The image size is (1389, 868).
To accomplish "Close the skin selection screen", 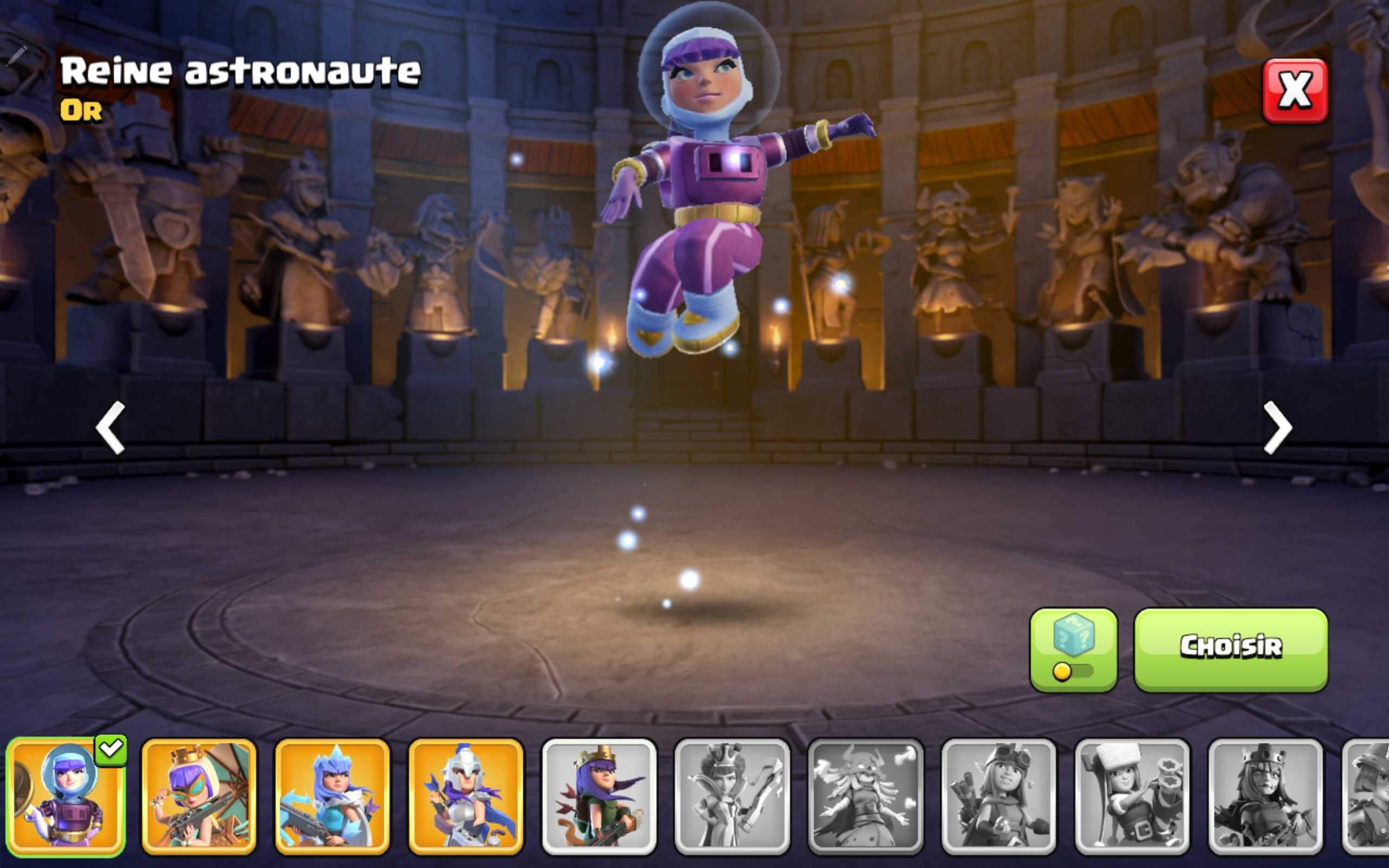I will click(1294, 91).
